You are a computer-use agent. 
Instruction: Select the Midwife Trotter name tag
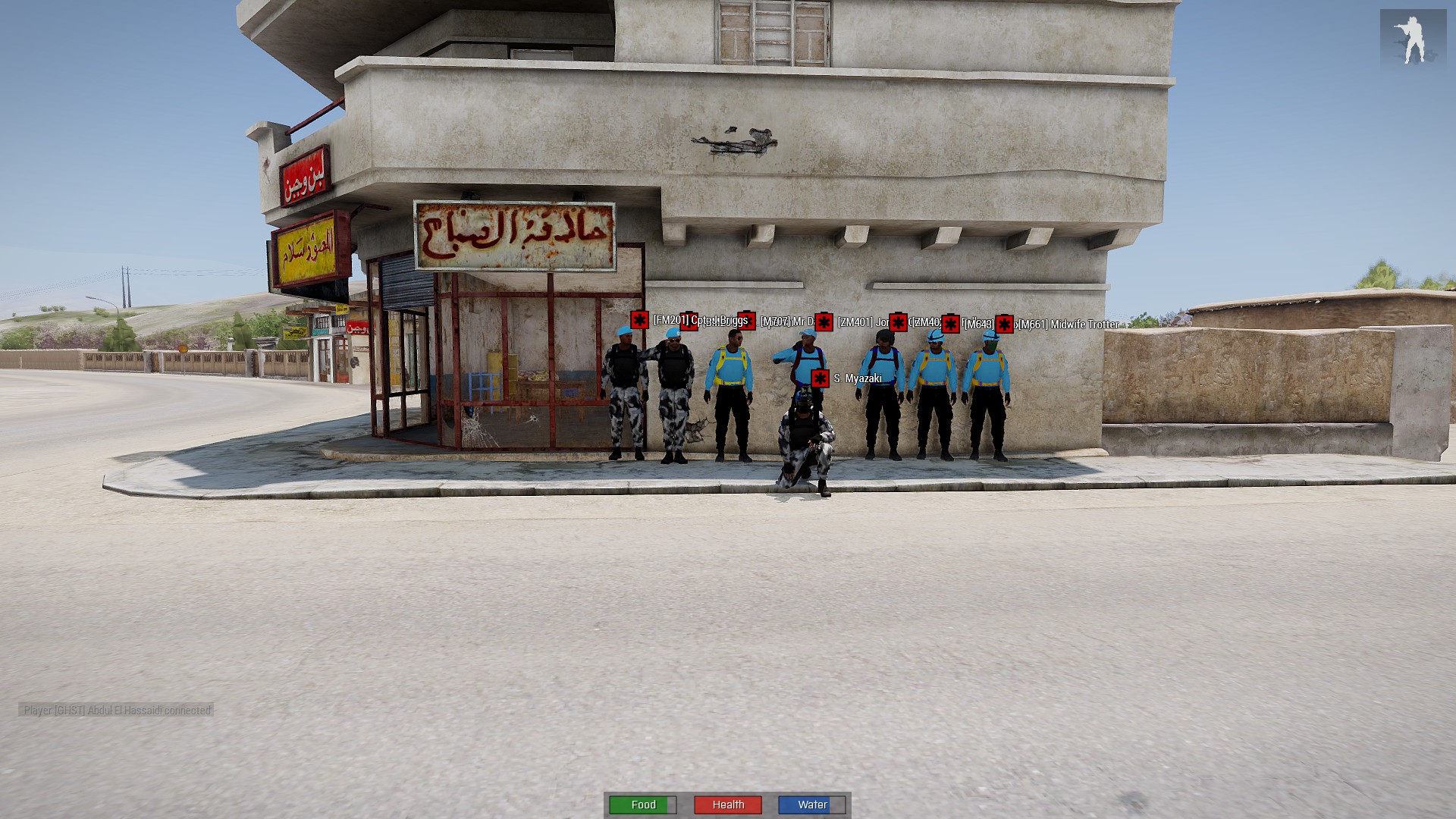[1068, 325]
